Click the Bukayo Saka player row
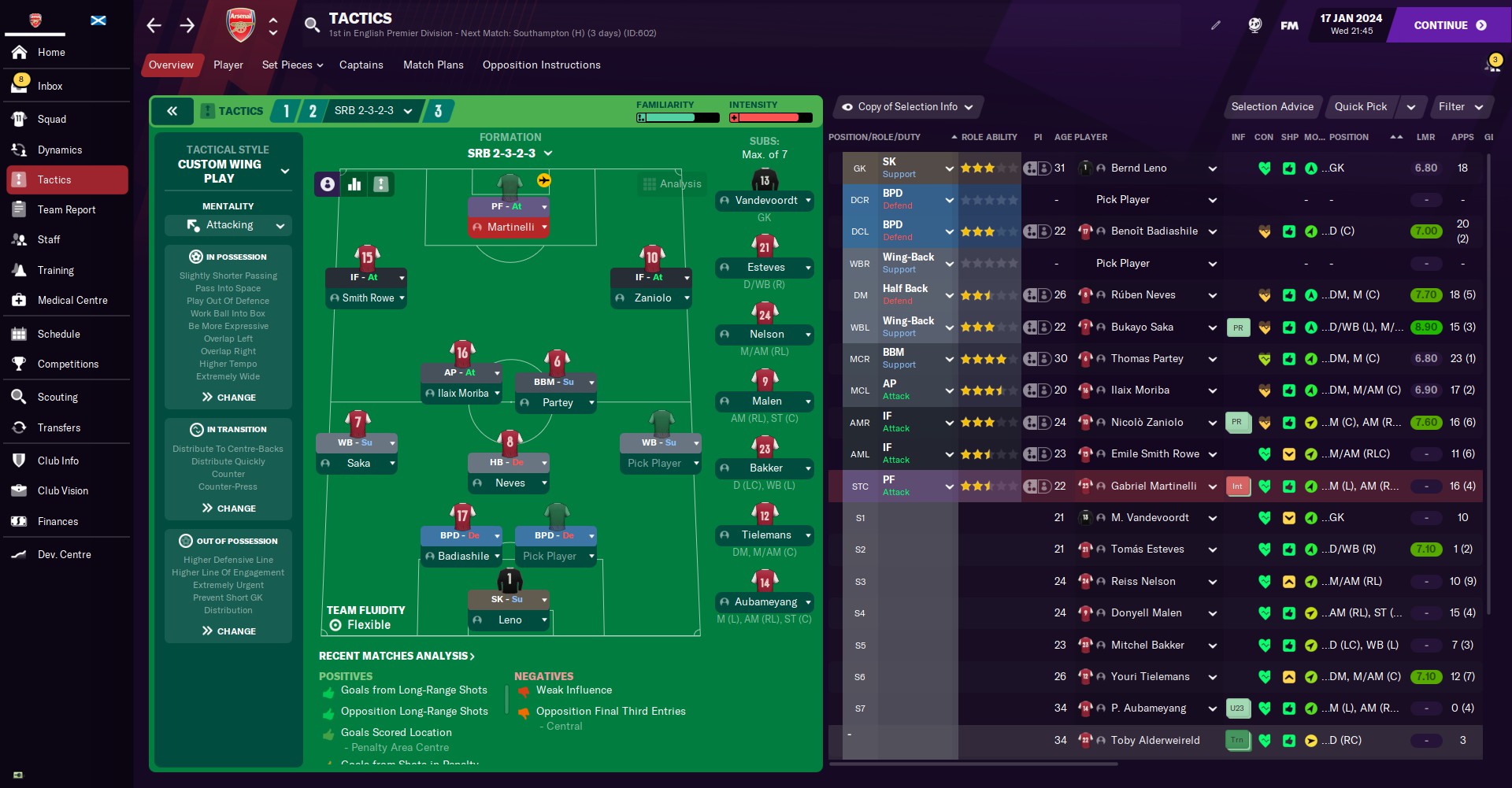This screenshot has height=788, width=1512. point(1142,327)
